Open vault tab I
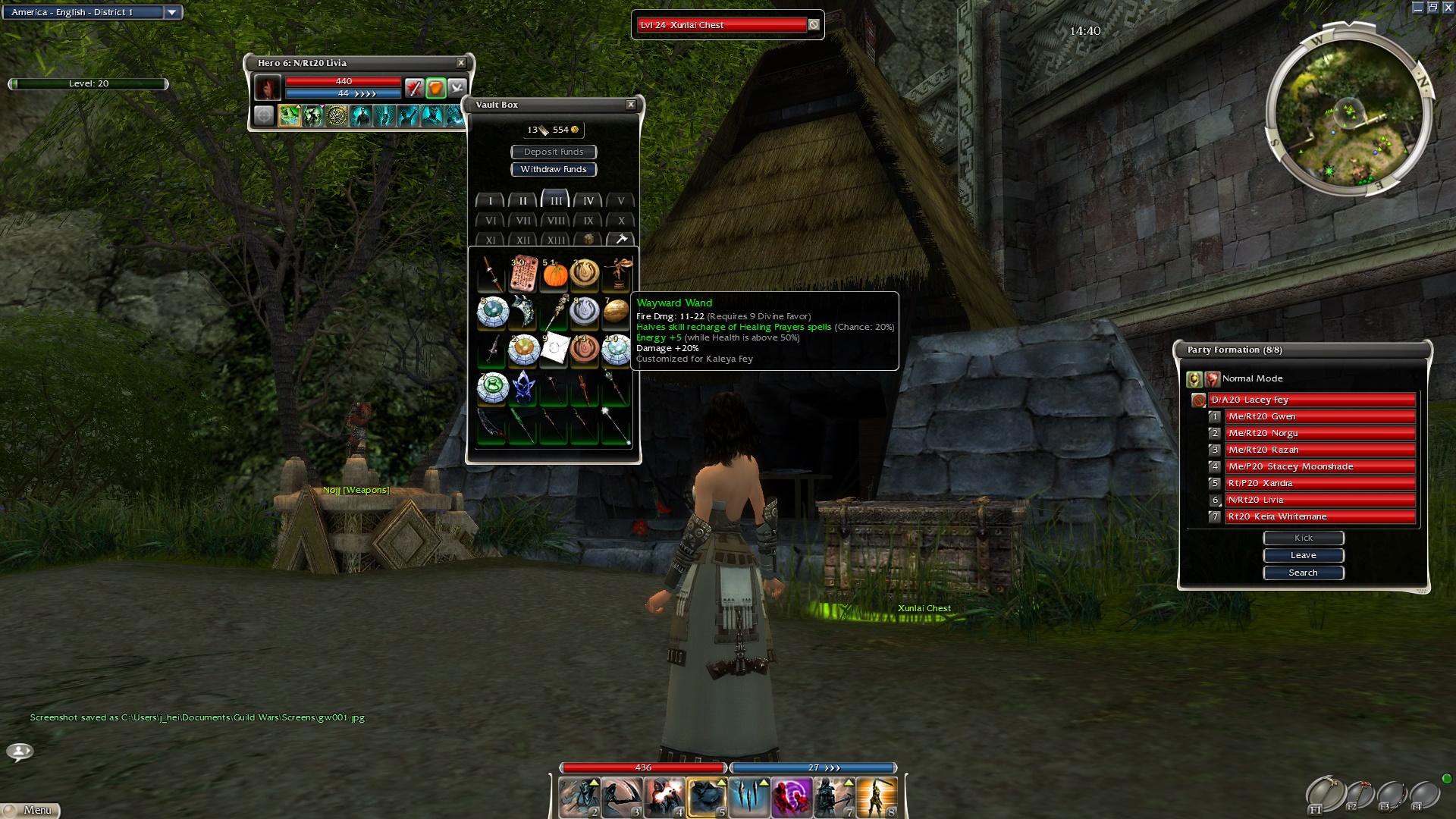The height and width of the screenshot is (819, 1456). [x=491, y=201]
